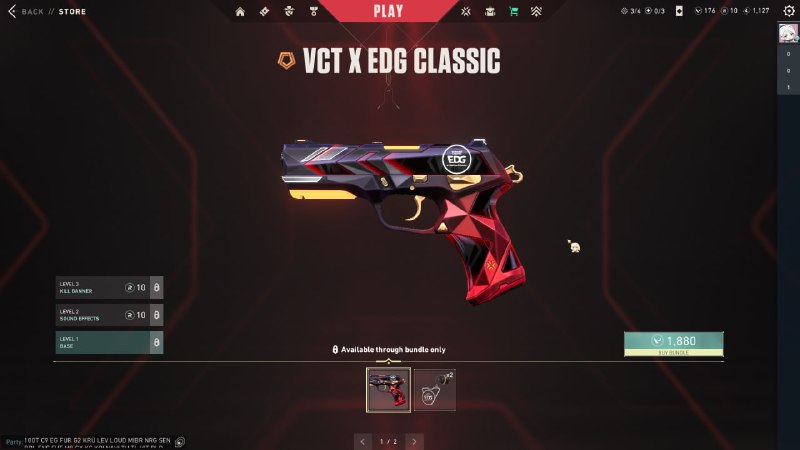Open the green store cart icon
The width and height of the screenshot is (800, 450).
click(x=513, y=12)
